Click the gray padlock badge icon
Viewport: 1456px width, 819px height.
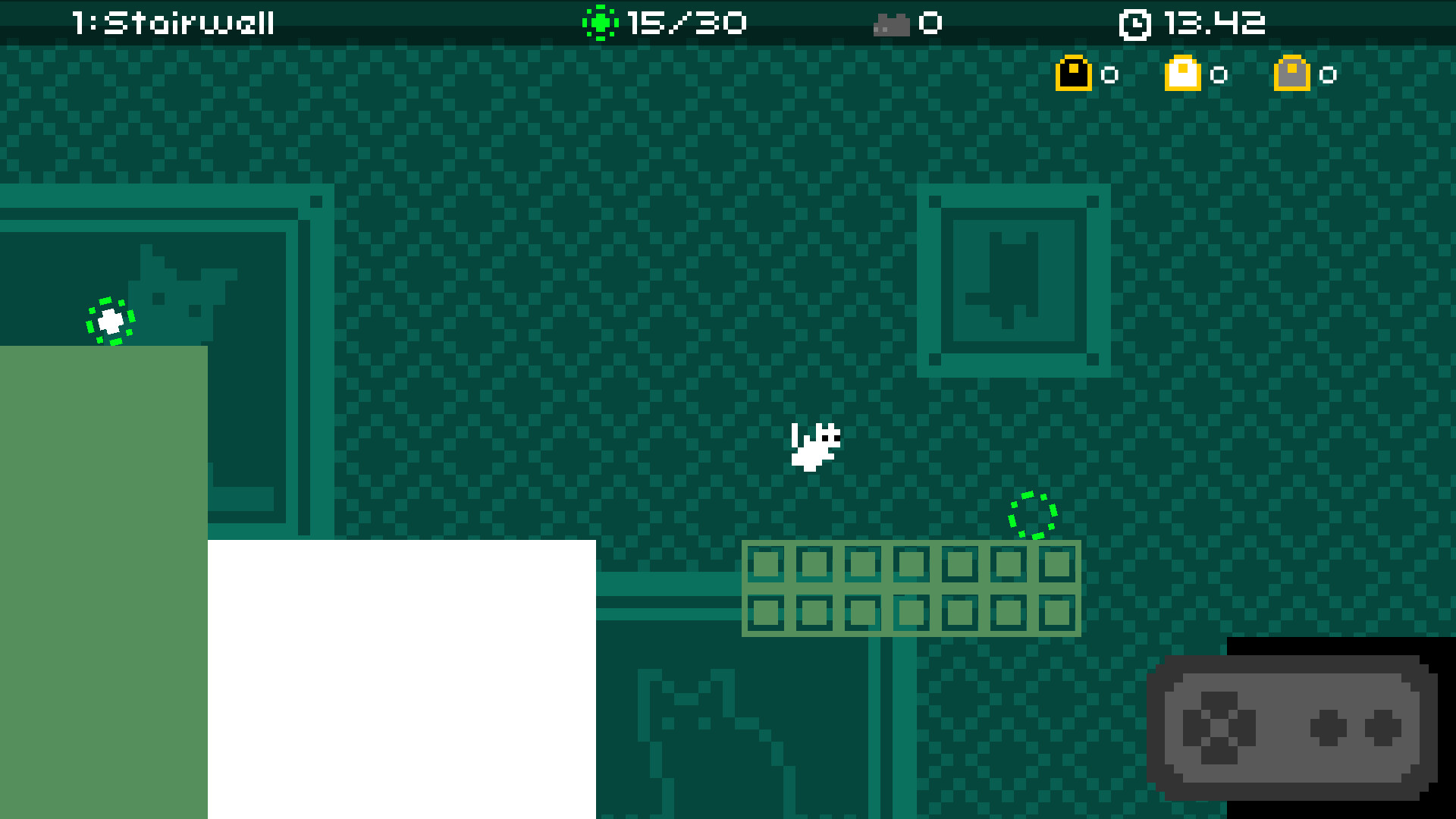[1293, 74]
